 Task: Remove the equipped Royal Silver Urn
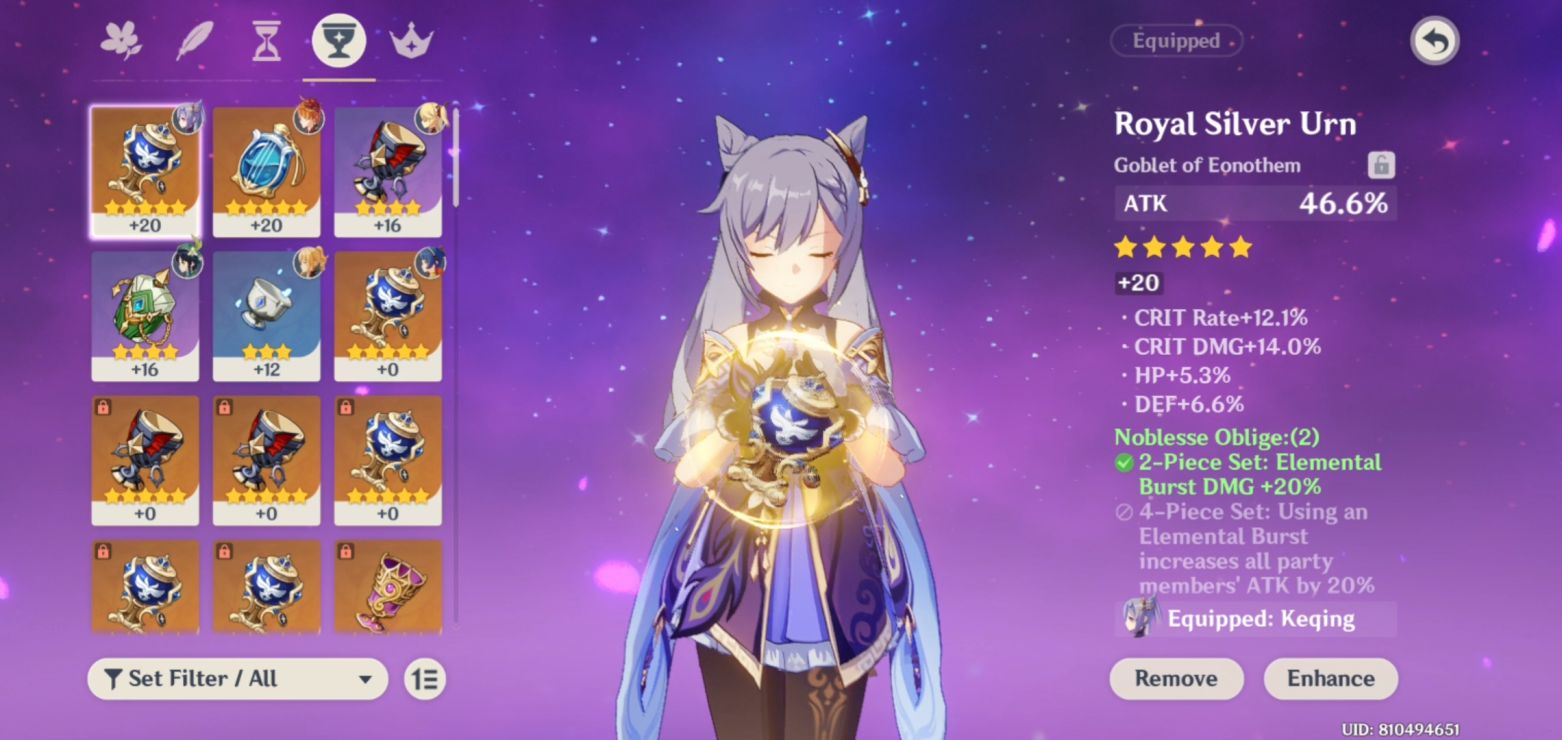1176,679
